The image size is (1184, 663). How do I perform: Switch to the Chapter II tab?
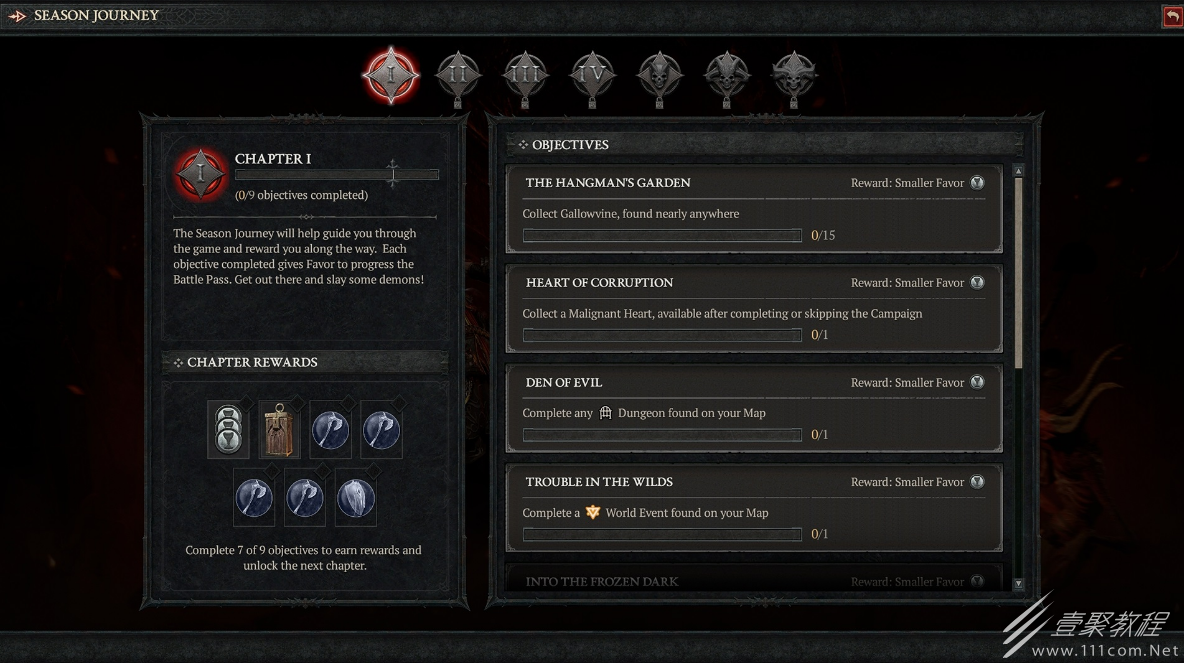pos(458,73)
